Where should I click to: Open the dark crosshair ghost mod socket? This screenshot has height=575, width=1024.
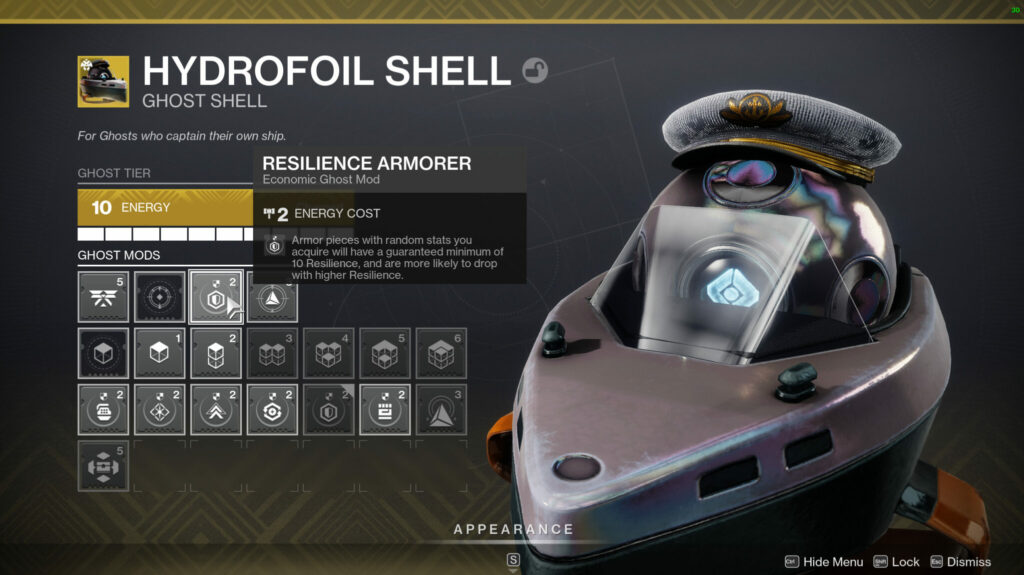tap(160, 297)
